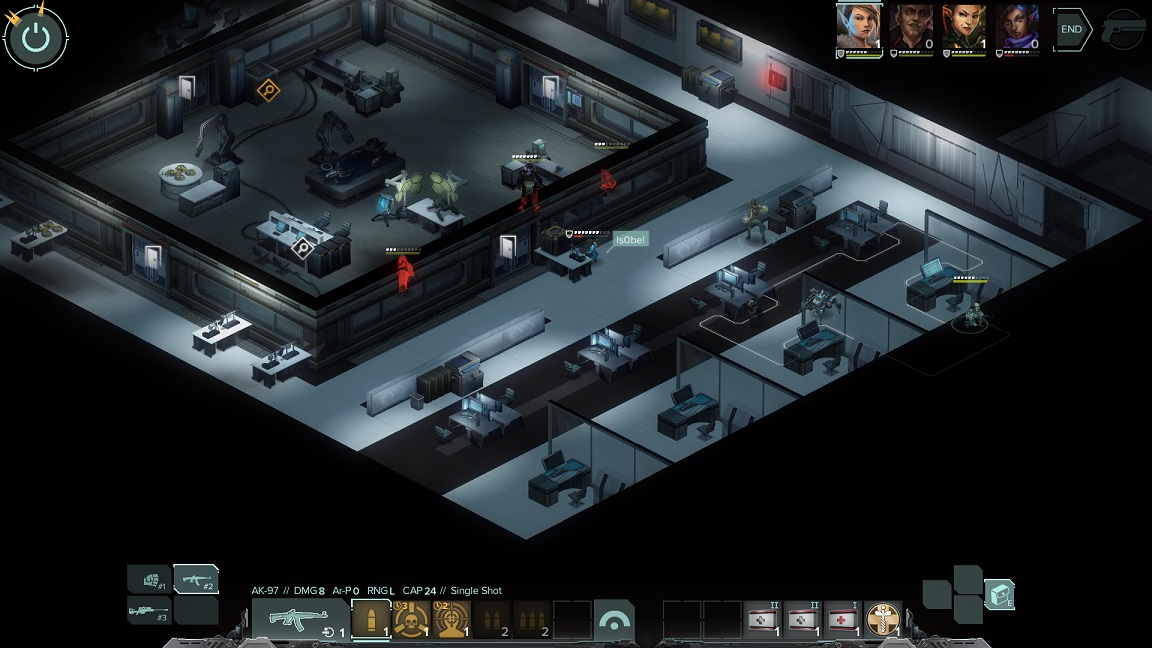The height and width of the screenshot is (648, 1152).
Task: Activate the overwatch arc ability
Action: pyautogui.click(x=613, y=619)
